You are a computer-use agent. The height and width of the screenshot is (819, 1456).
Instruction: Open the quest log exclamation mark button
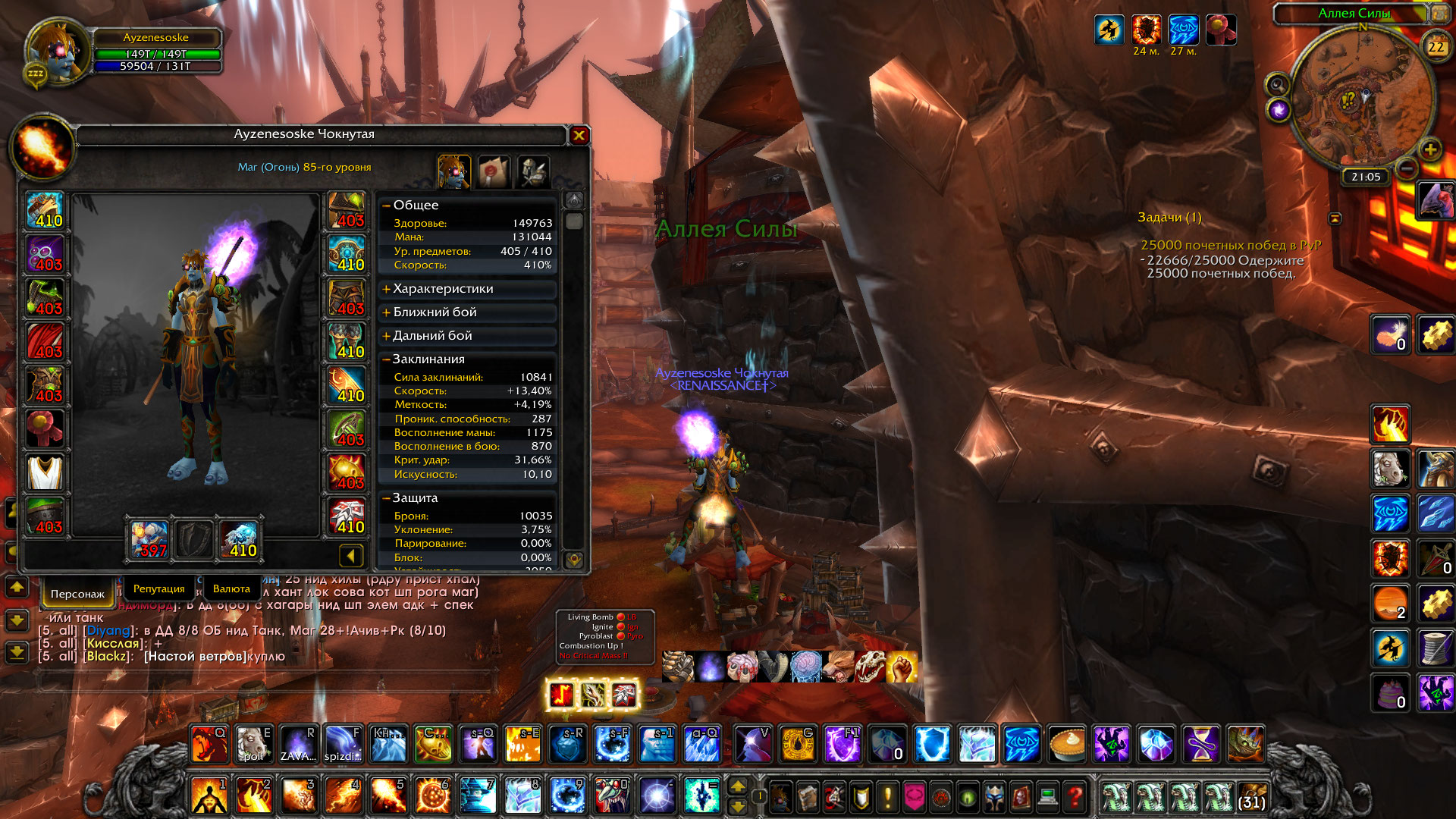(x=887, y=797)
